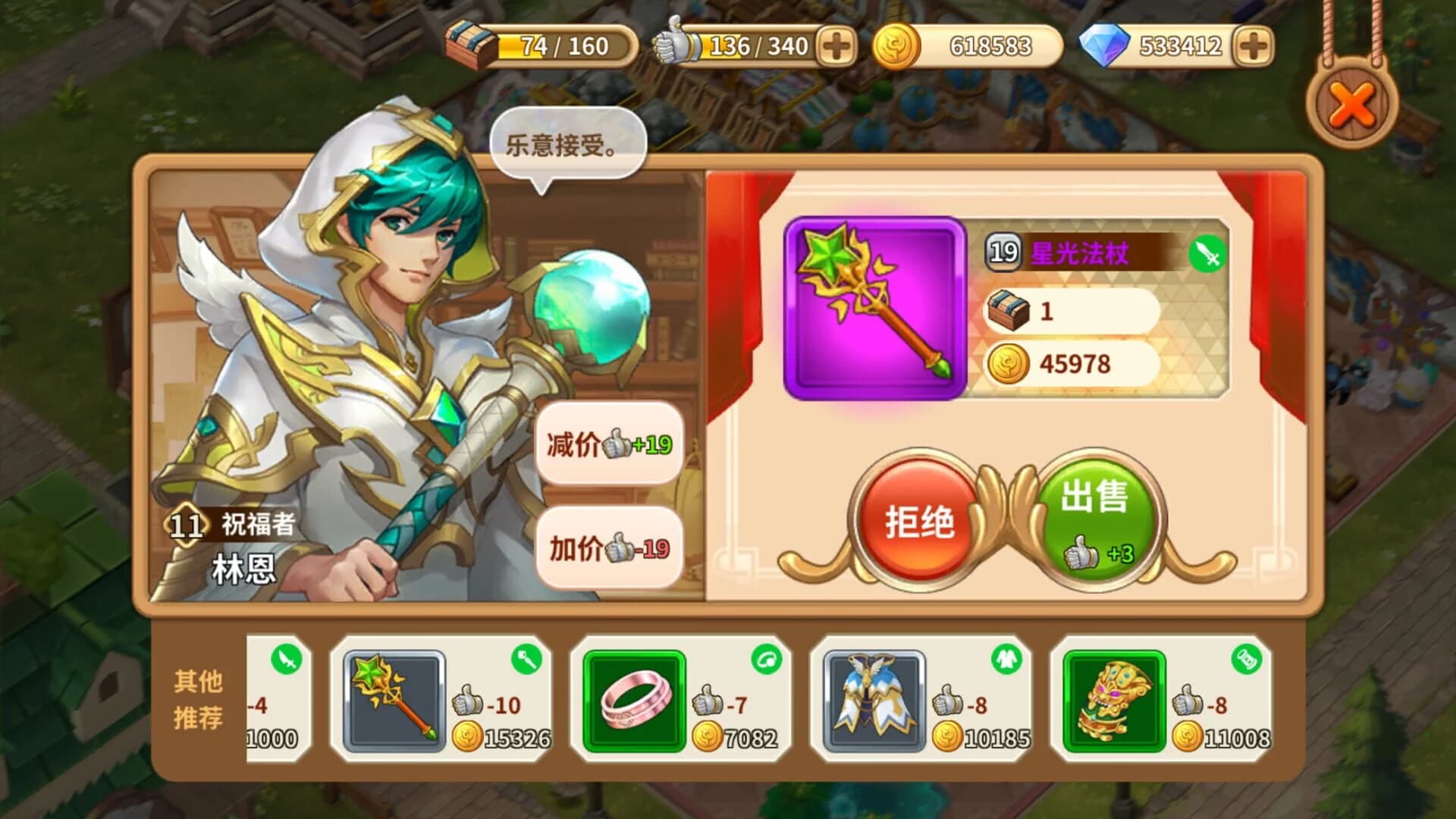This screenshot has width=1456, height=819.
Task: Open the diamond top-up plus button
Action: 1255,43
